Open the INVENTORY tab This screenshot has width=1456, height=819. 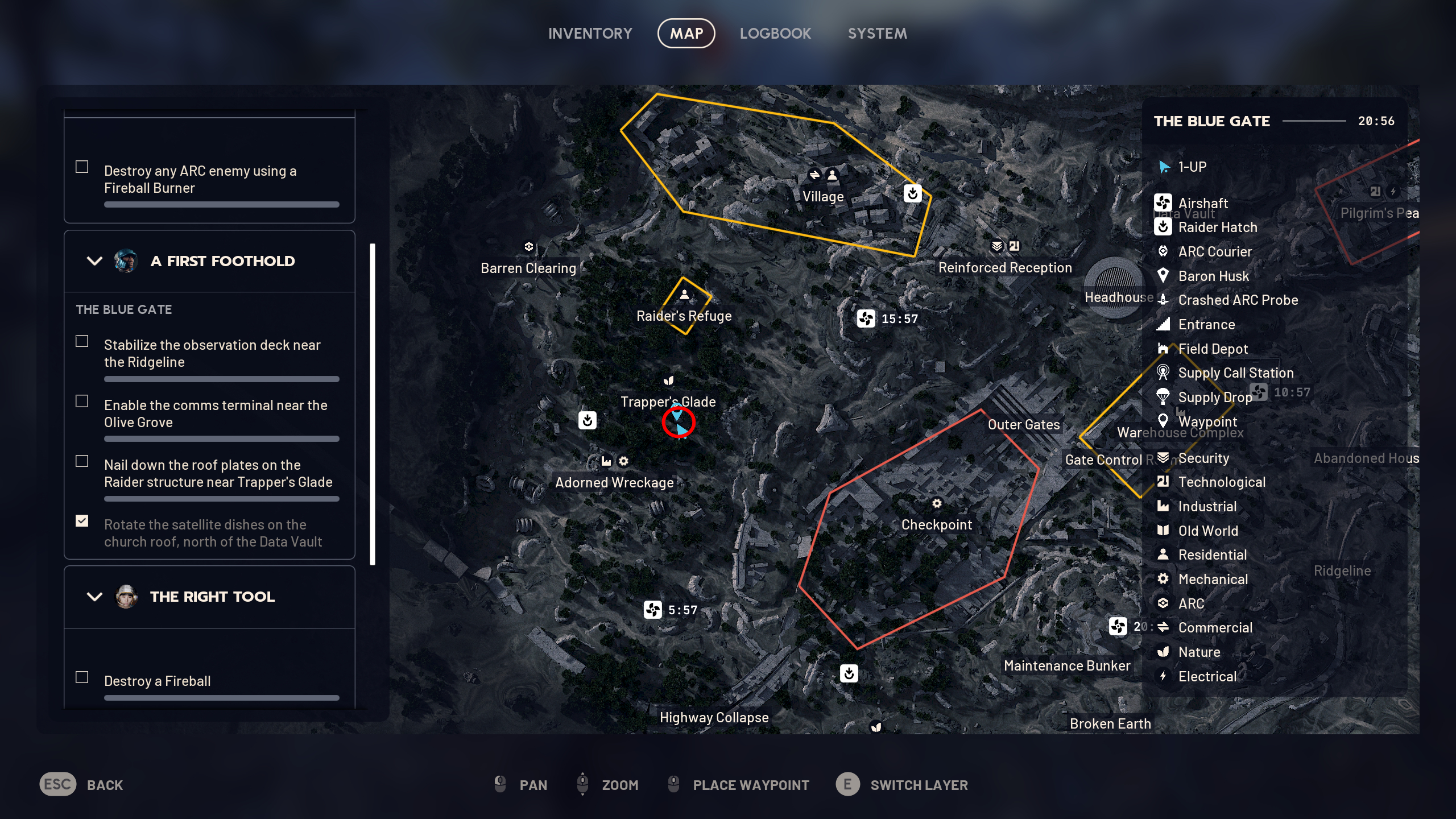click(x=590, y=33)
